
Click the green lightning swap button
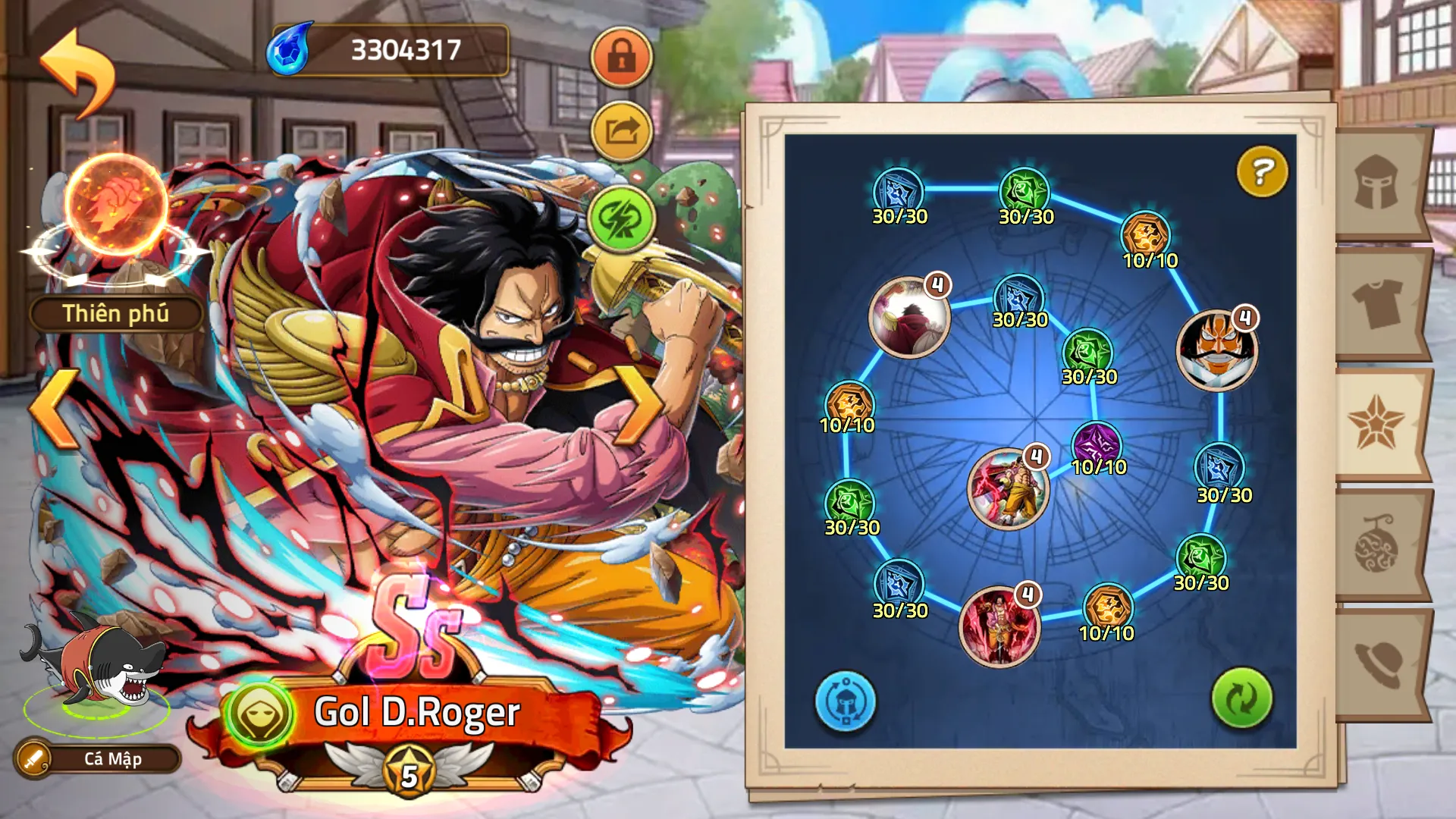[622, 219]
